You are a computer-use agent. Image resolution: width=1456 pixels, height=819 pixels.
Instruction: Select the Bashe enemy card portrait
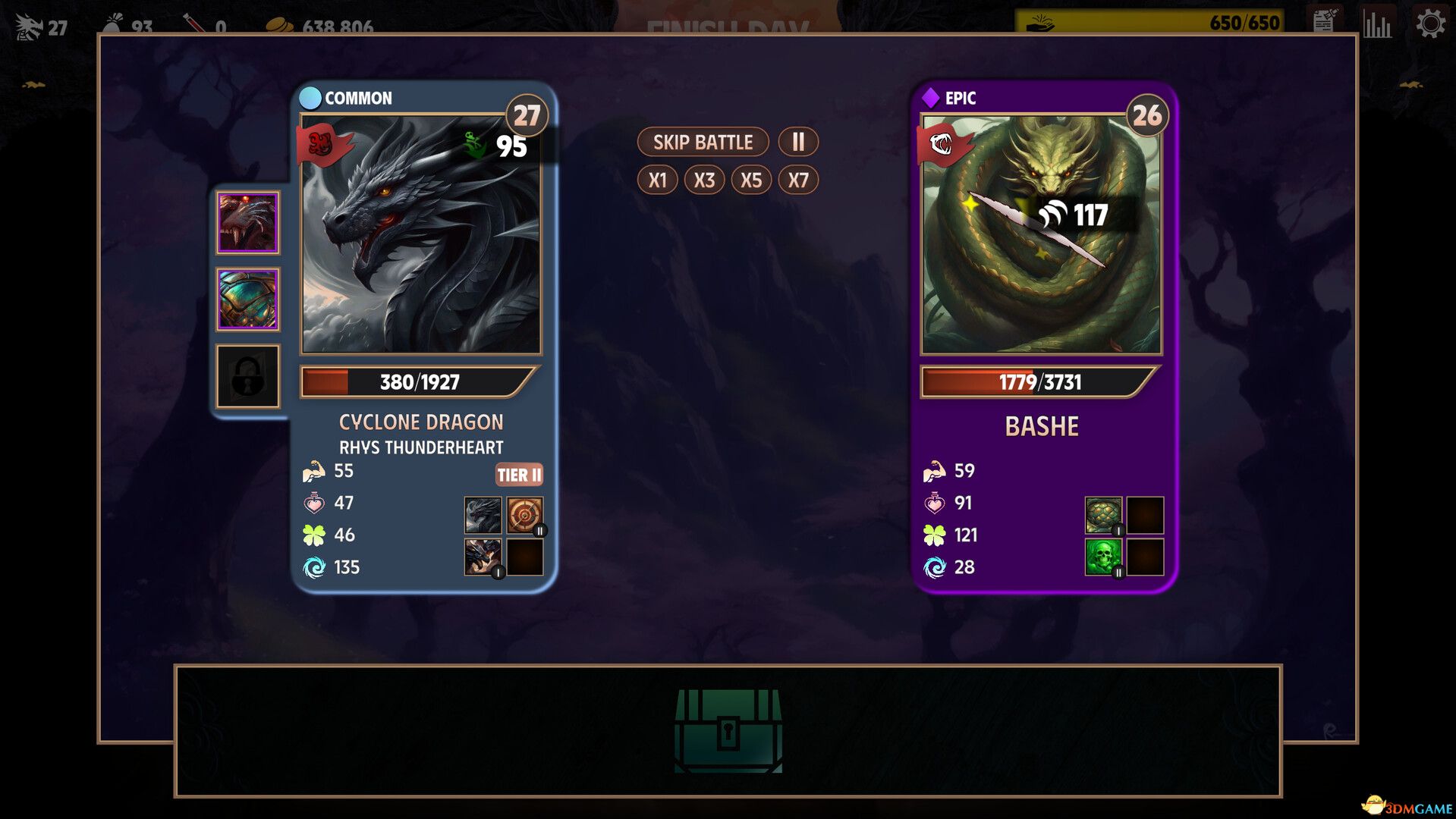click(x=1041, y=235)
